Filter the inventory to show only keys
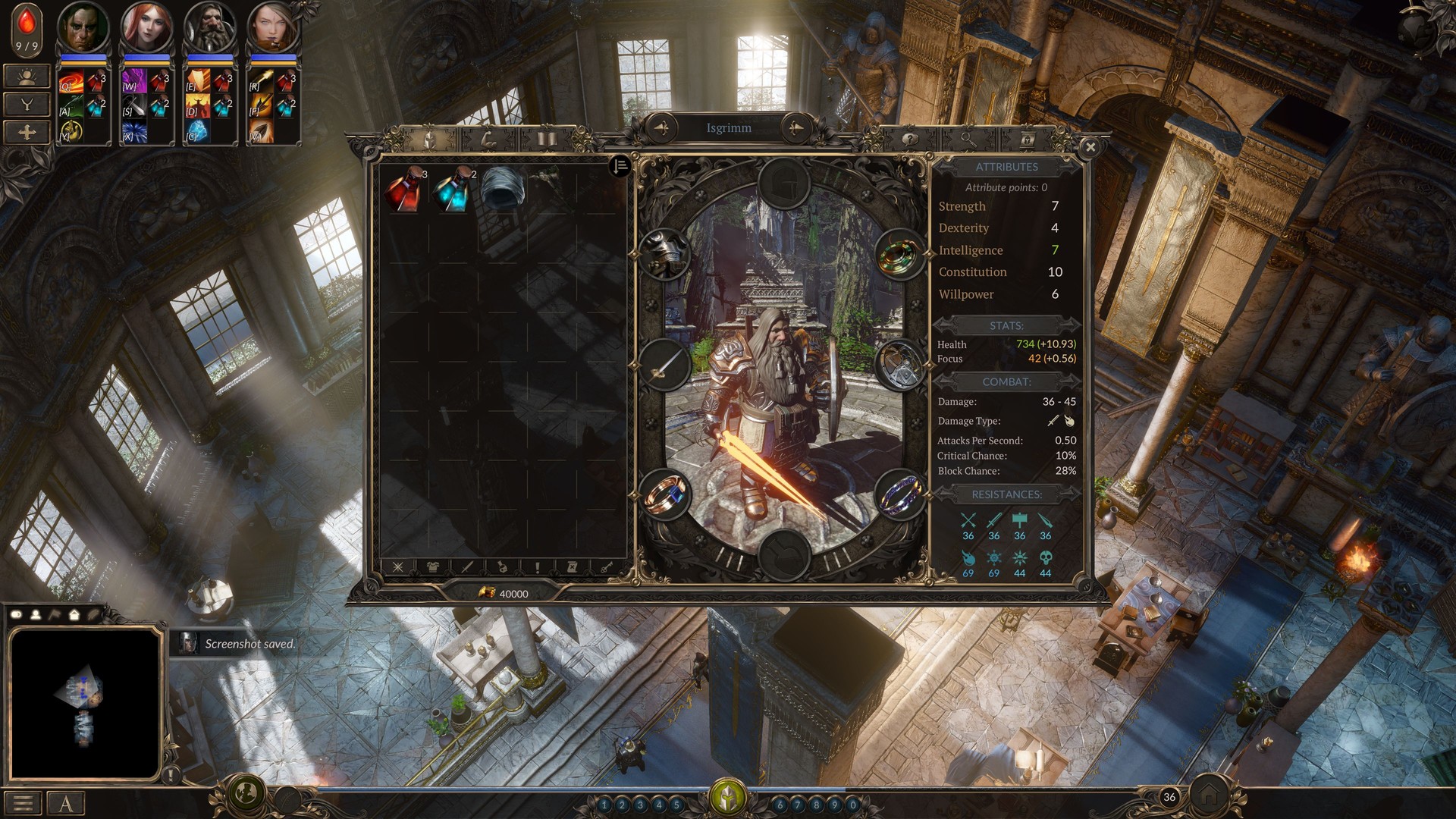1456x819 pixels. point(607,567)
